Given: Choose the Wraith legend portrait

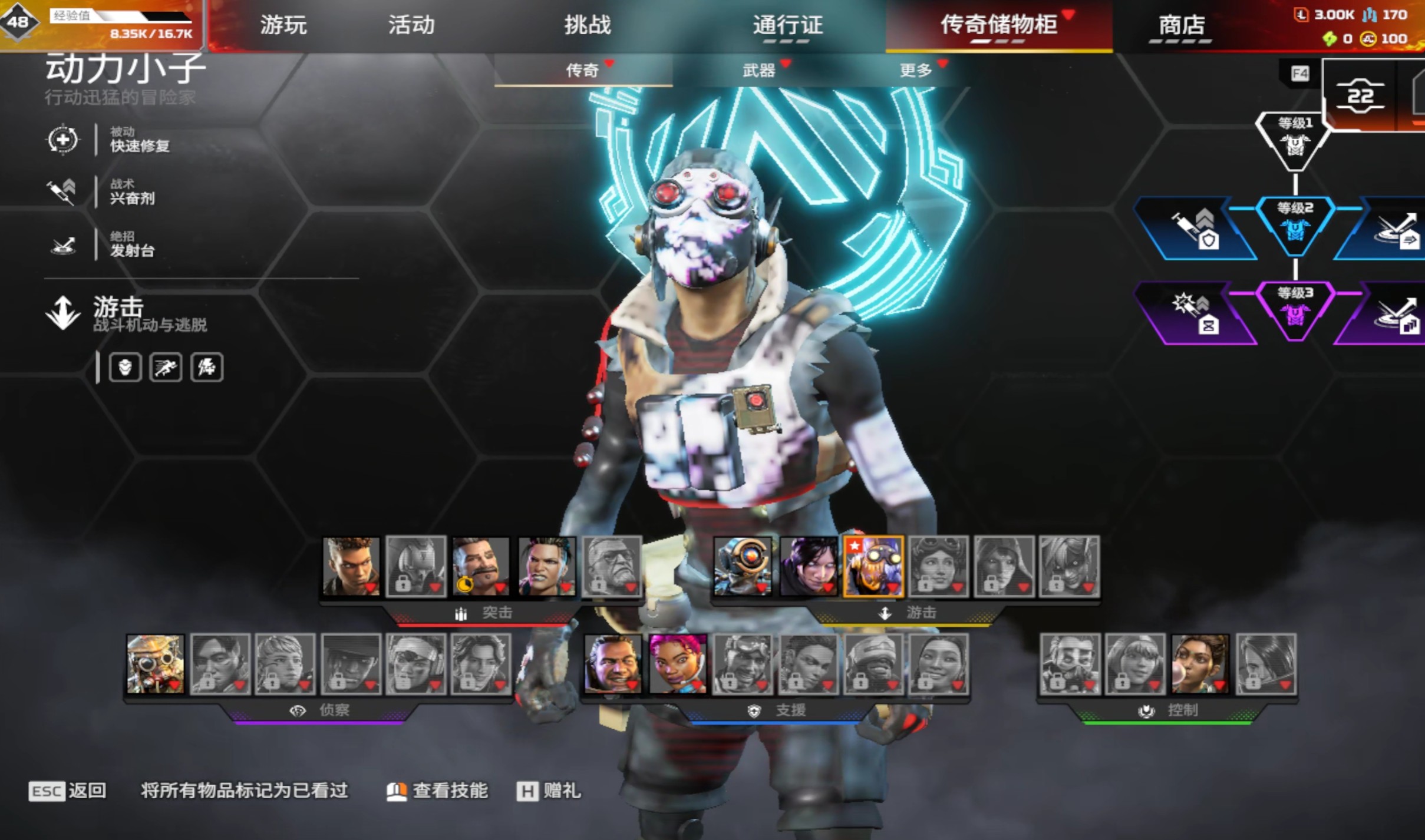Looking at the screenshot, I should coord(808,566).
